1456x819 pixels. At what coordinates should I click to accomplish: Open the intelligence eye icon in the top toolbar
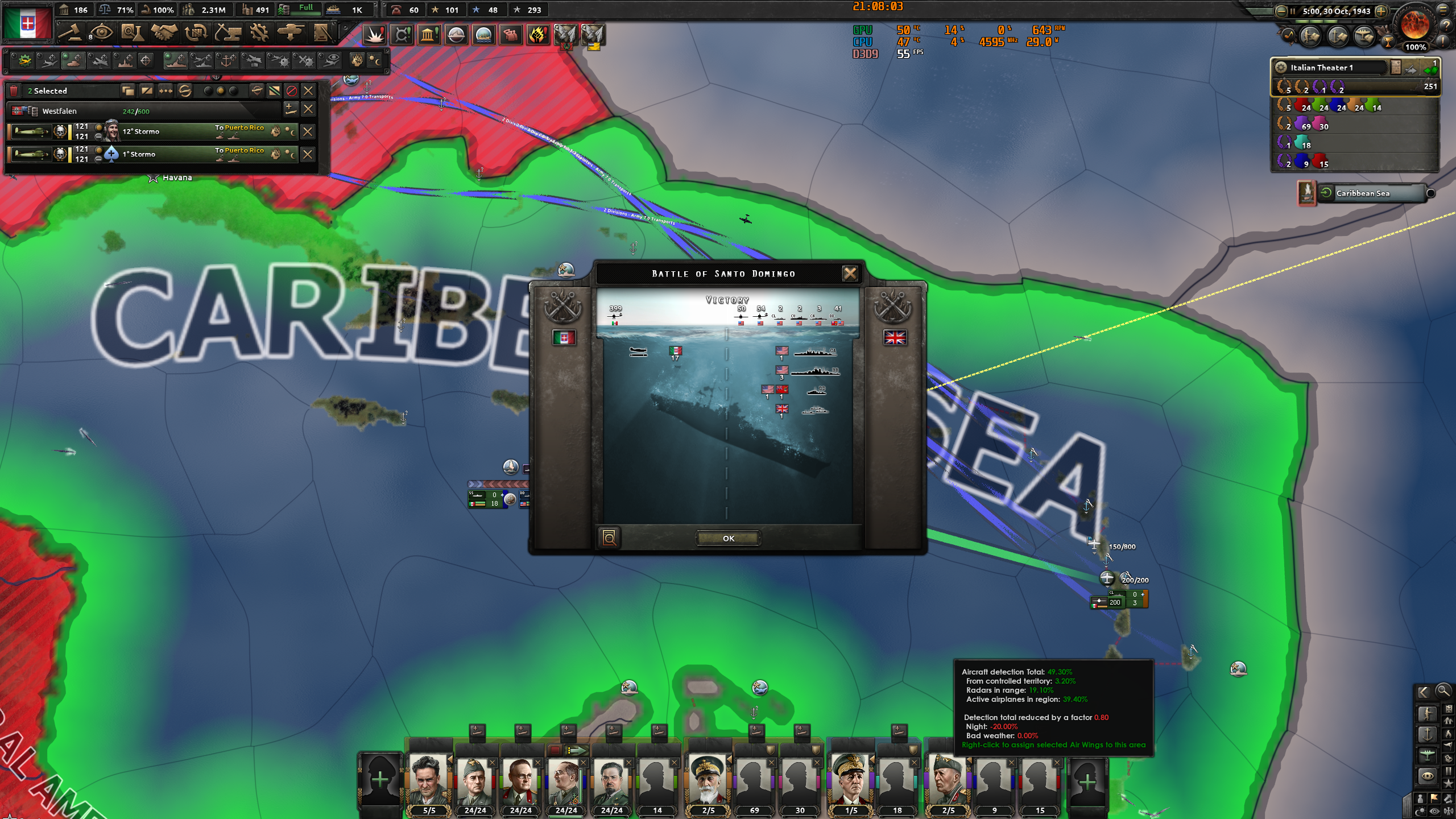[101, 32]
